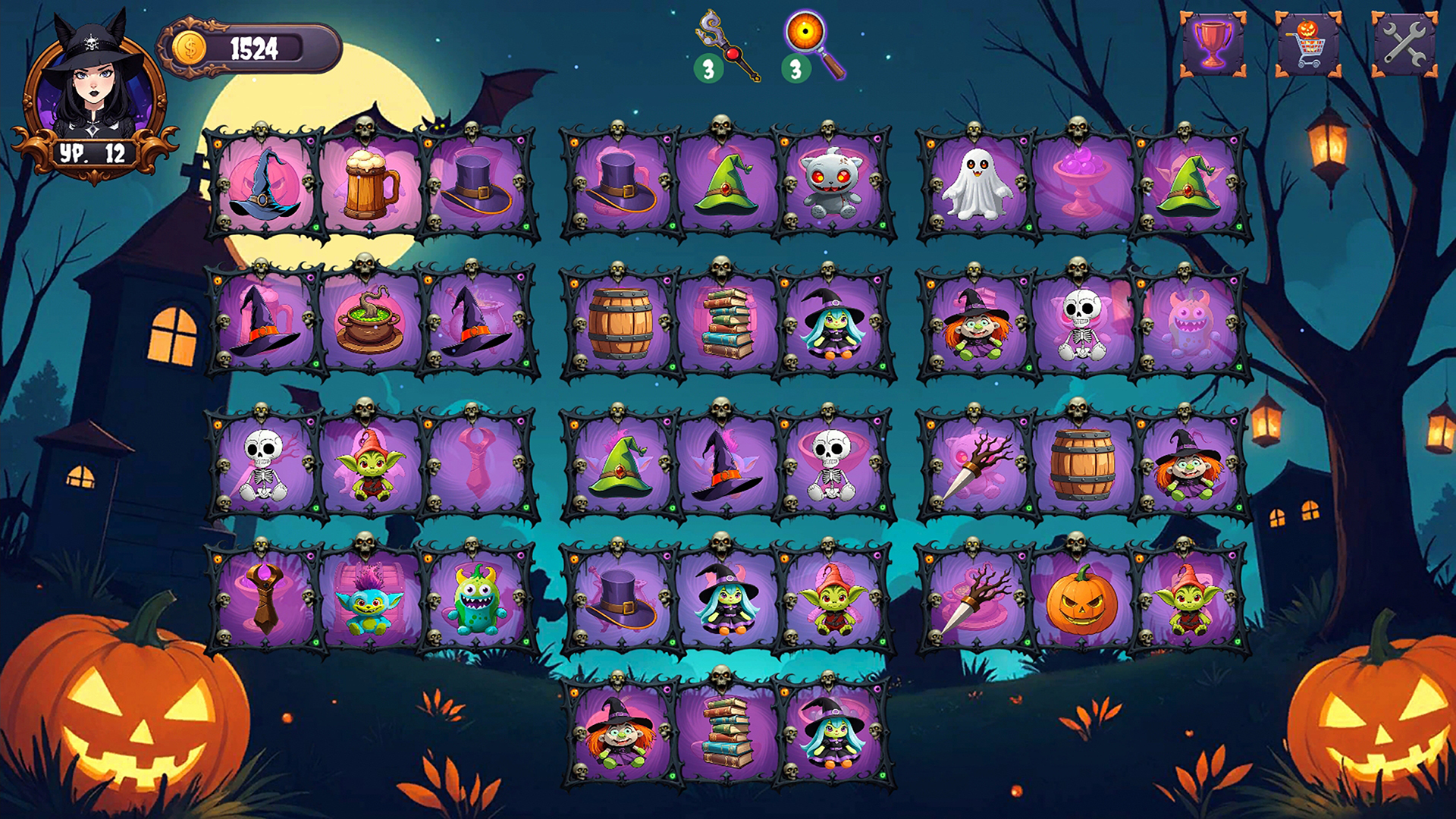This screenshot has width=1456, height=819.
Task: Open the trophy achievements screen
Action: [1213, 42]
